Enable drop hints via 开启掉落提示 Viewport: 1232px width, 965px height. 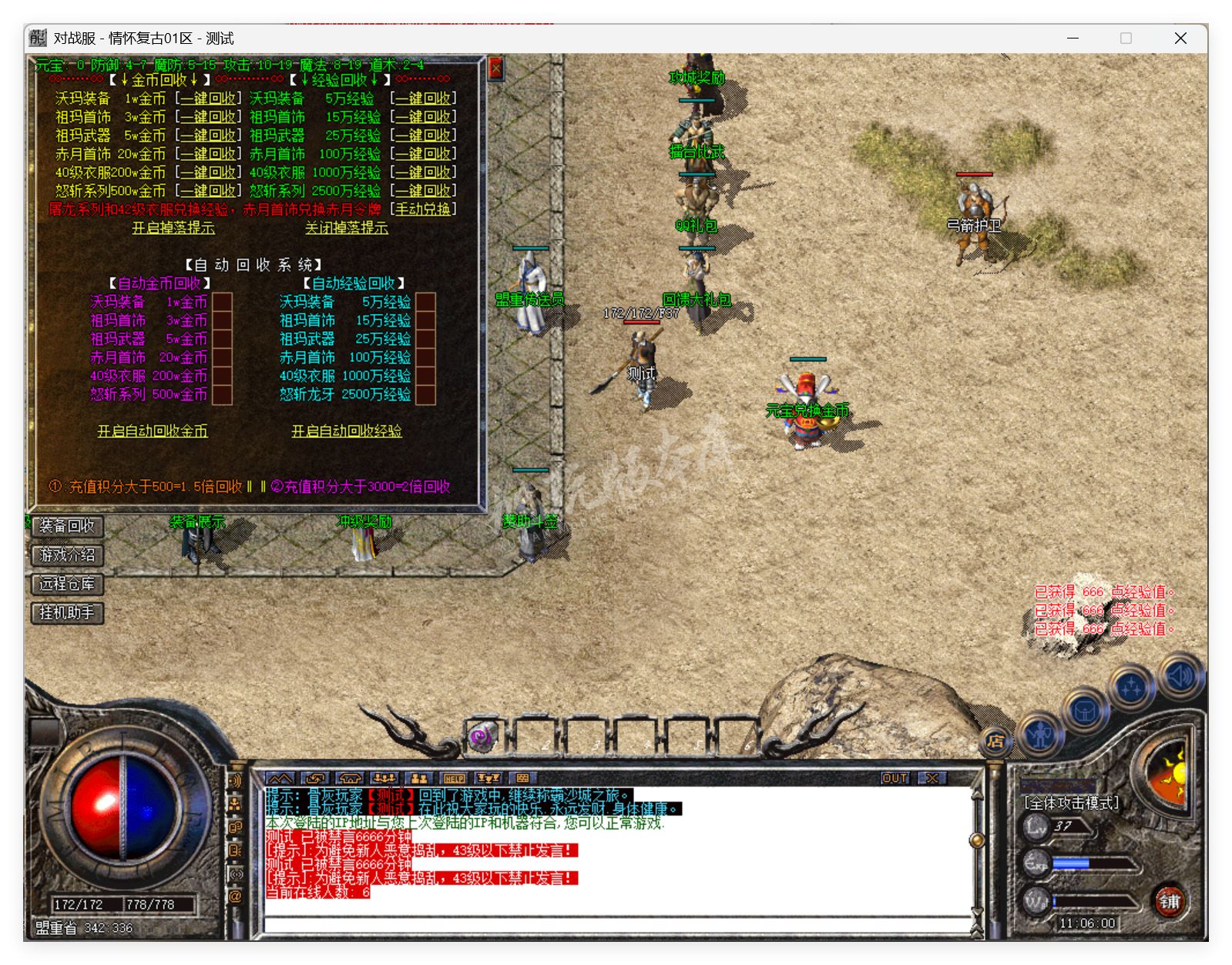pyautogui.click(x=173, y=228)
